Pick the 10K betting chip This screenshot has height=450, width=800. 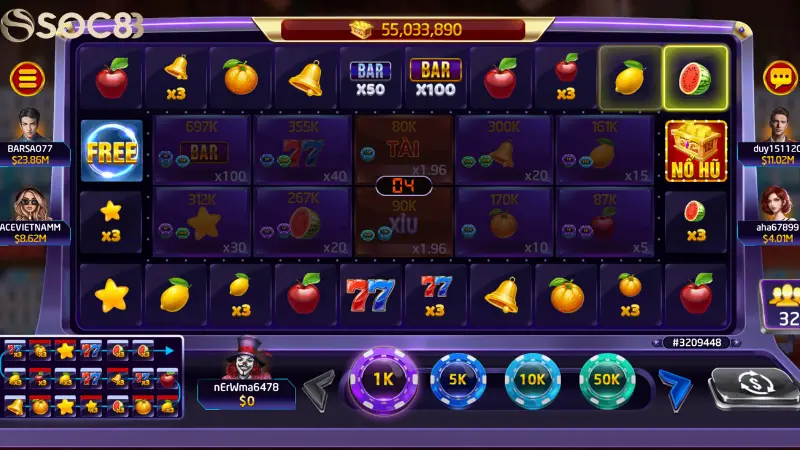pyautogui.click(x=532, y=381)
